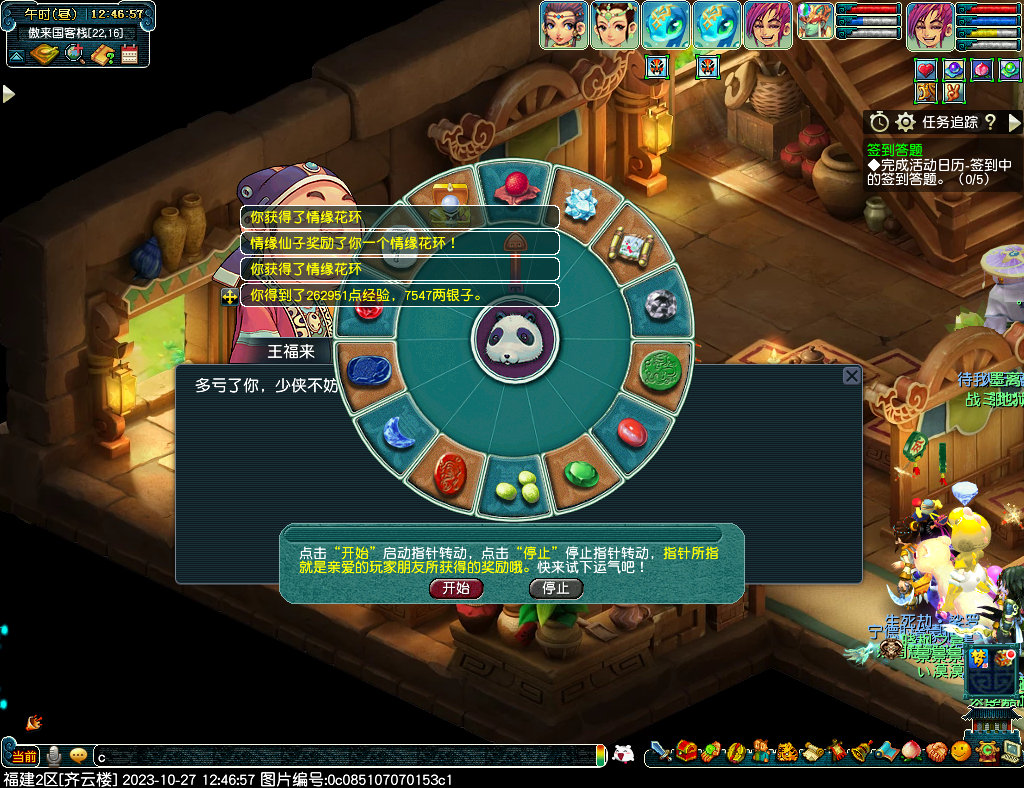Viewport: 1024px width, 788px height.
Task: Open the smiley face emoticon toolbar icon
Action: point(961,751)
